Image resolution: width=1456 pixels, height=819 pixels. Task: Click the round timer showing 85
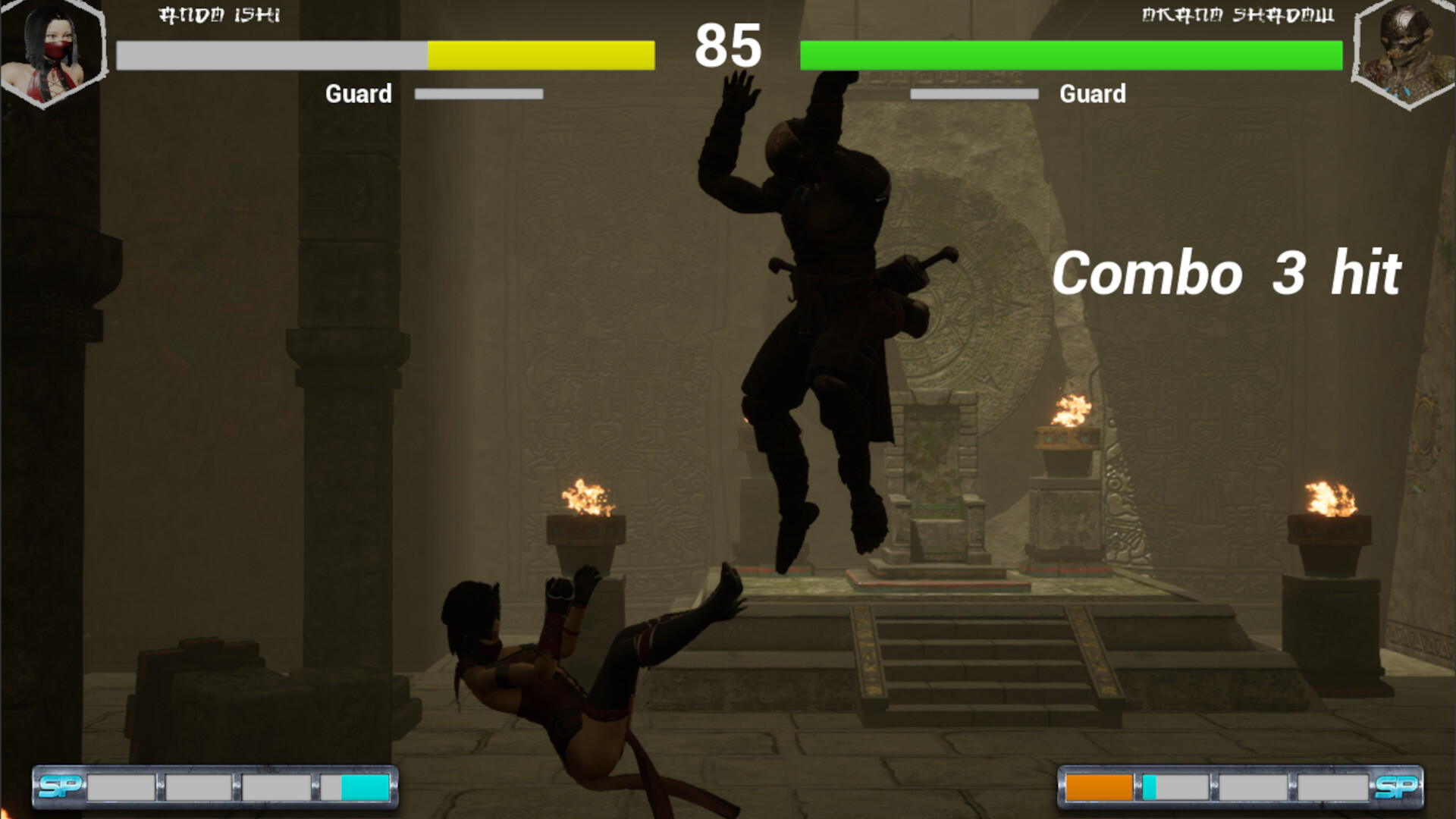click(726, 47)
